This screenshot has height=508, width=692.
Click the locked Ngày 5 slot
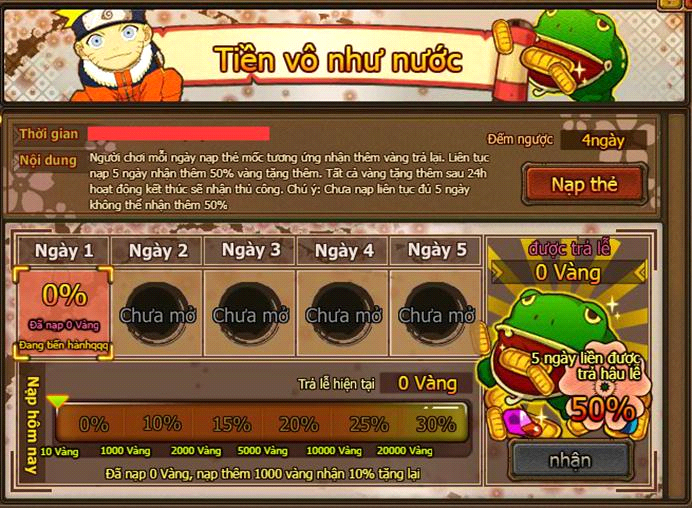point(435,313)
